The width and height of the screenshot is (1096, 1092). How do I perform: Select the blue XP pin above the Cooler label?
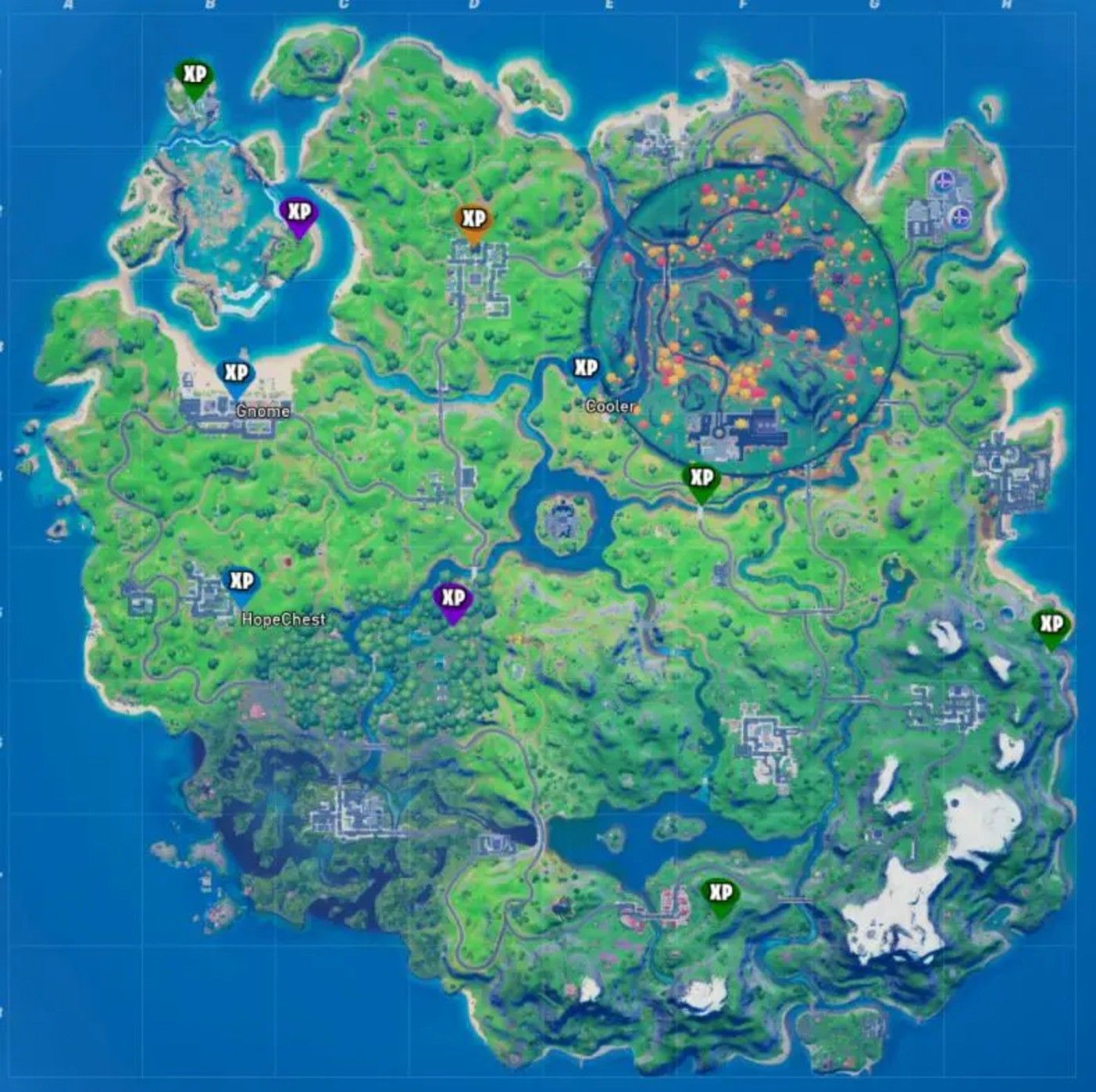click(585, 365)
